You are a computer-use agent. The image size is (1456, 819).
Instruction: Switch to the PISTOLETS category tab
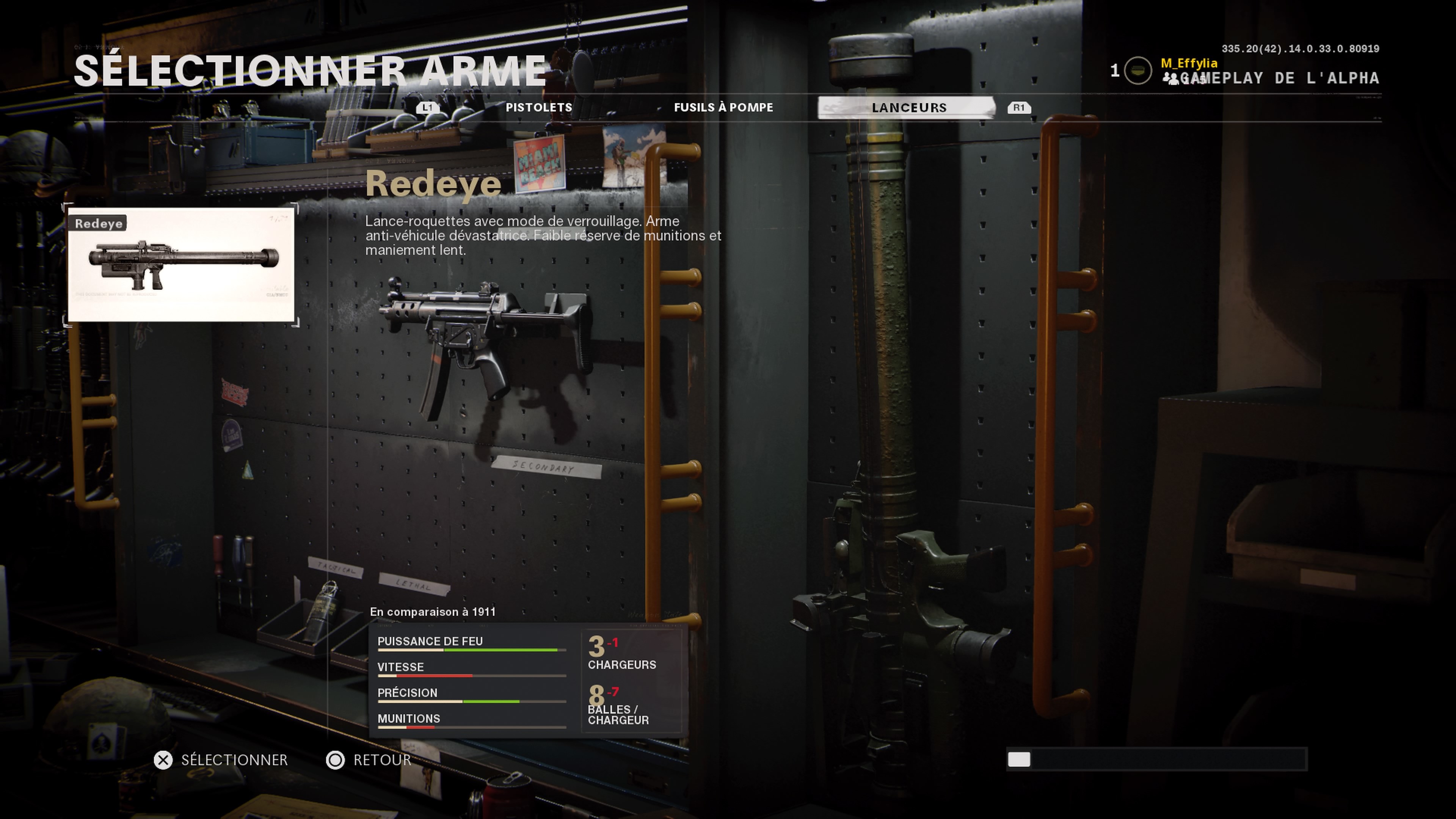(539, 107)
